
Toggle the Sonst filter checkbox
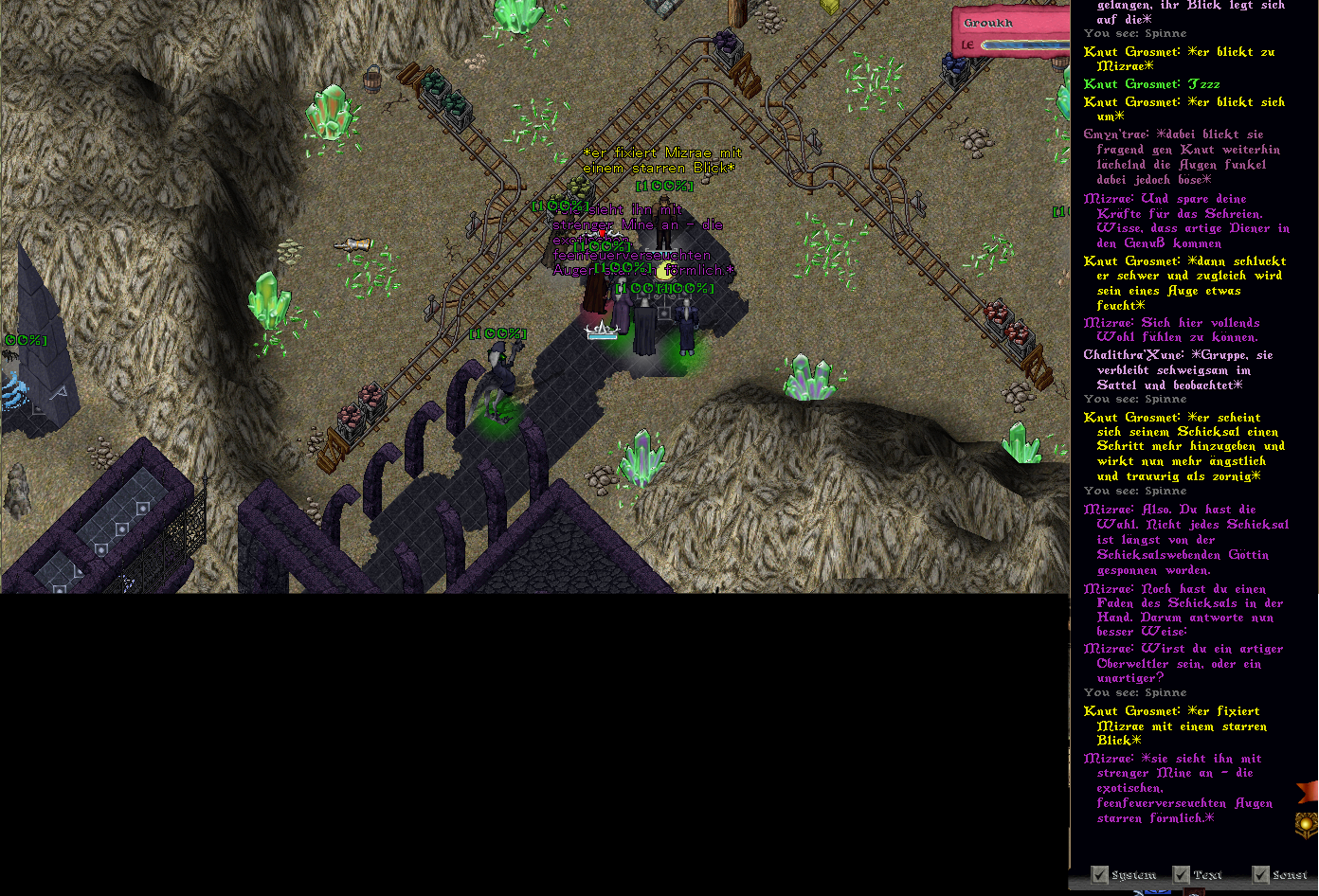point(1260,874)
